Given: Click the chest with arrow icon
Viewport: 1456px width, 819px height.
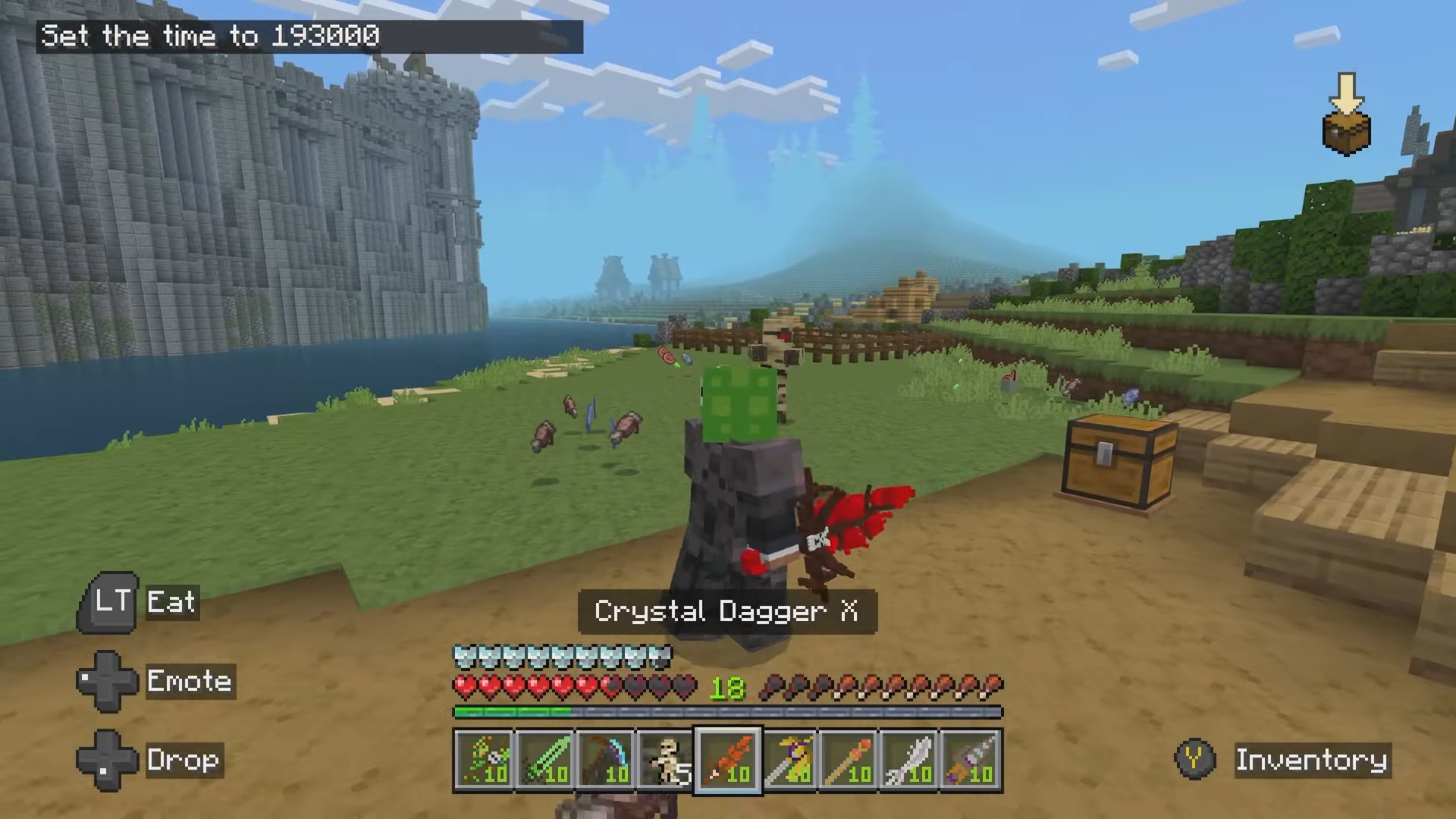Looking at the screenshot, I should [x=1346, y=115].
